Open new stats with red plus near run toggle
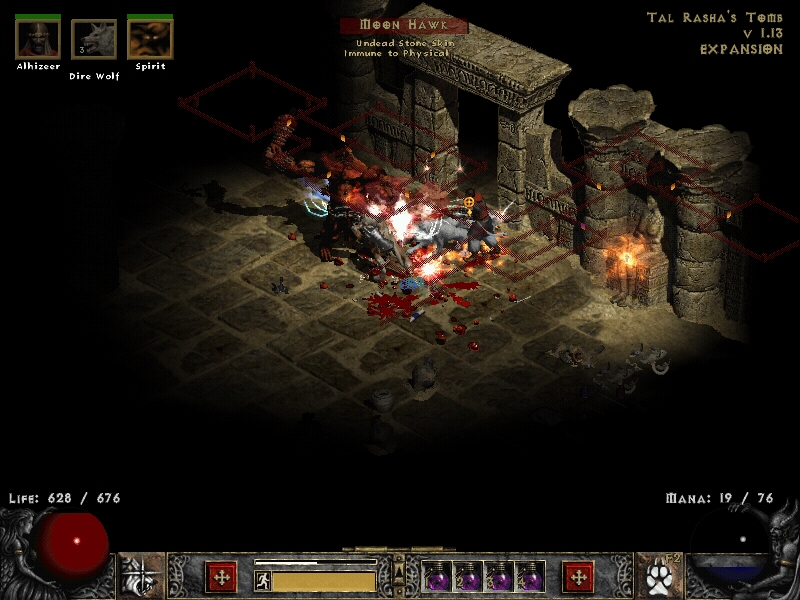 click(x=221, y=577)
